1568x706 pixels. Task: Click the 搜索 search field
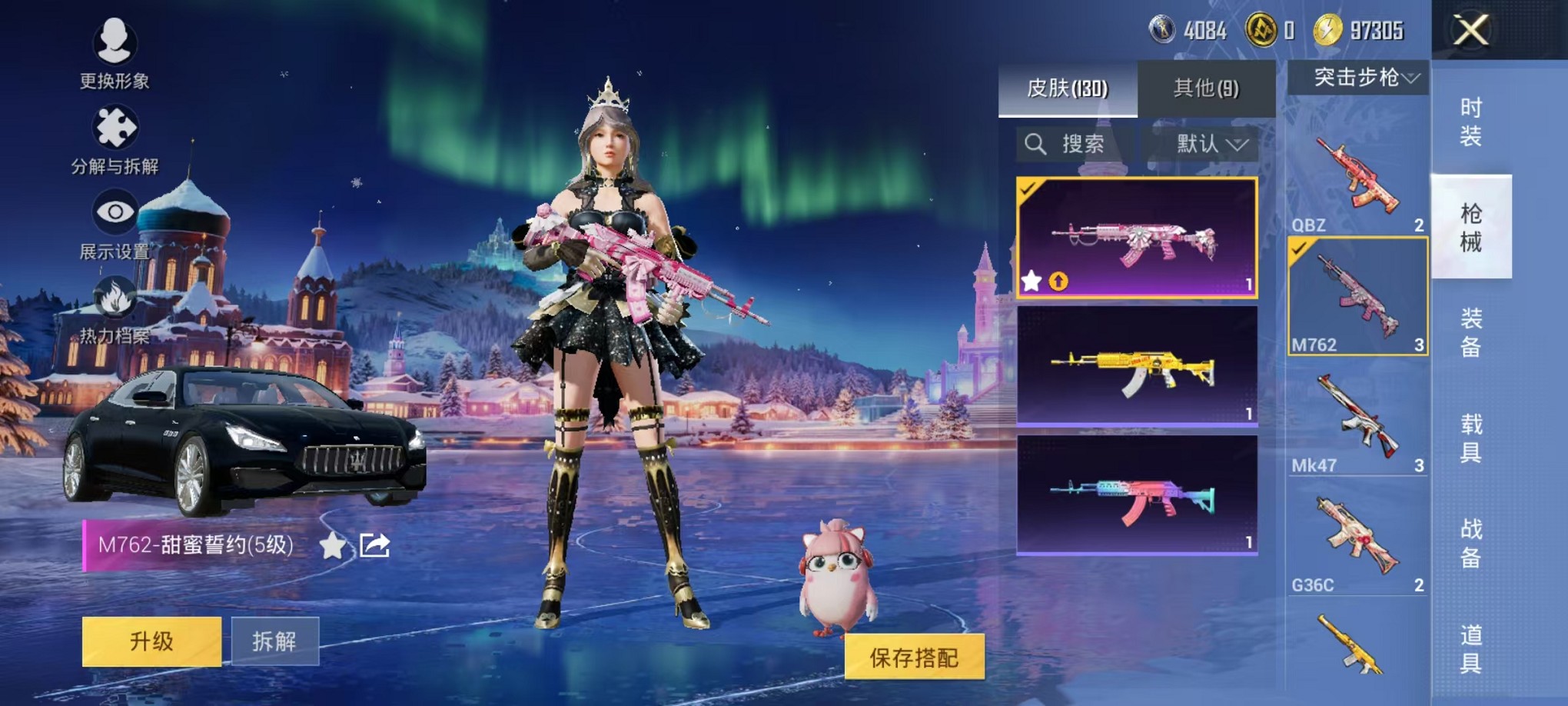click(1074, 144)
